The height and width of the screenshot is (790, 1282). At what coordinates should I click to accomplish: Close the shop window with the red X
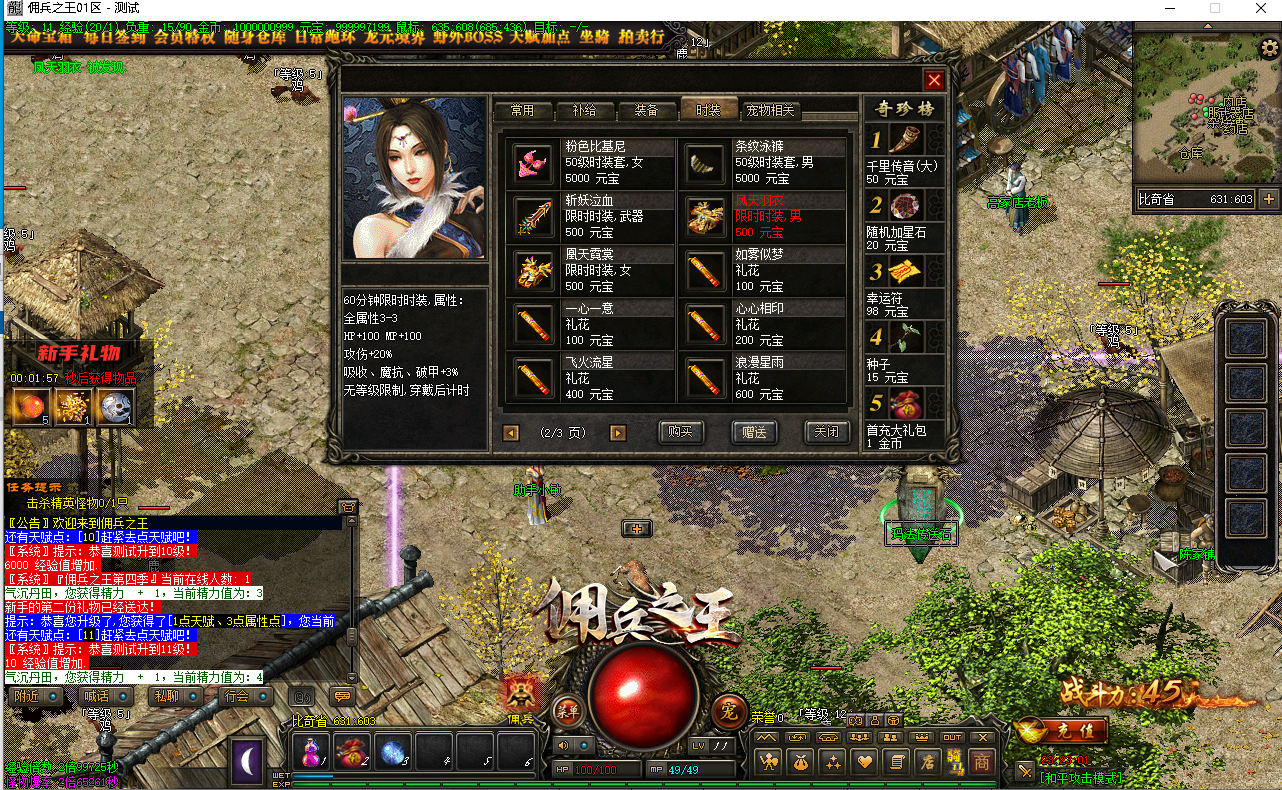tap(934, 81)
